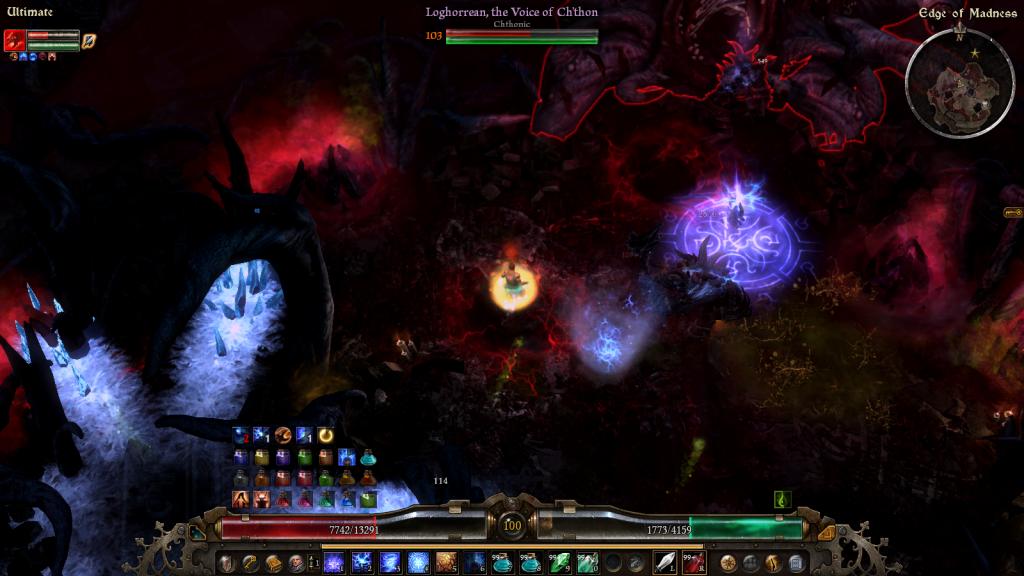Screen dimensions: 1024x576
Task: Select the red pet portrait
Action: click(14, 40)
